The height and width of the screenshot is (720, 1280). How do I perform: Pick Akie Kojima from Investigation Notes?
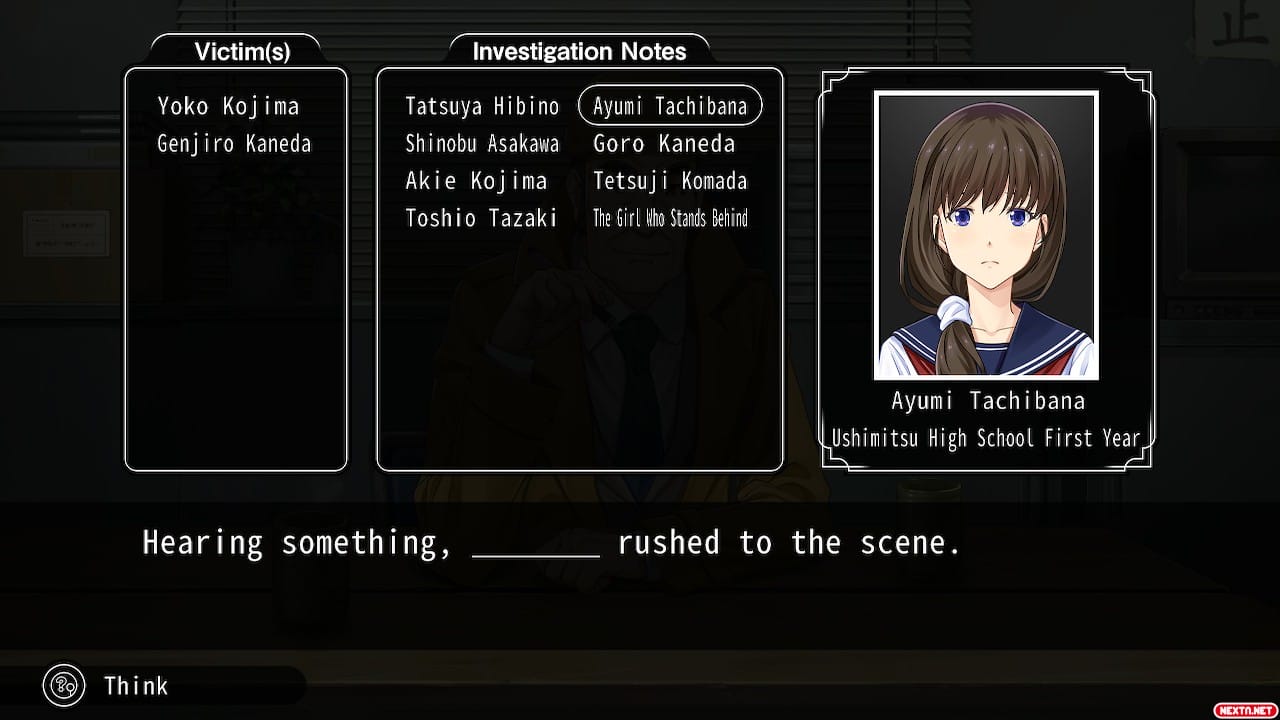[476, 181]
